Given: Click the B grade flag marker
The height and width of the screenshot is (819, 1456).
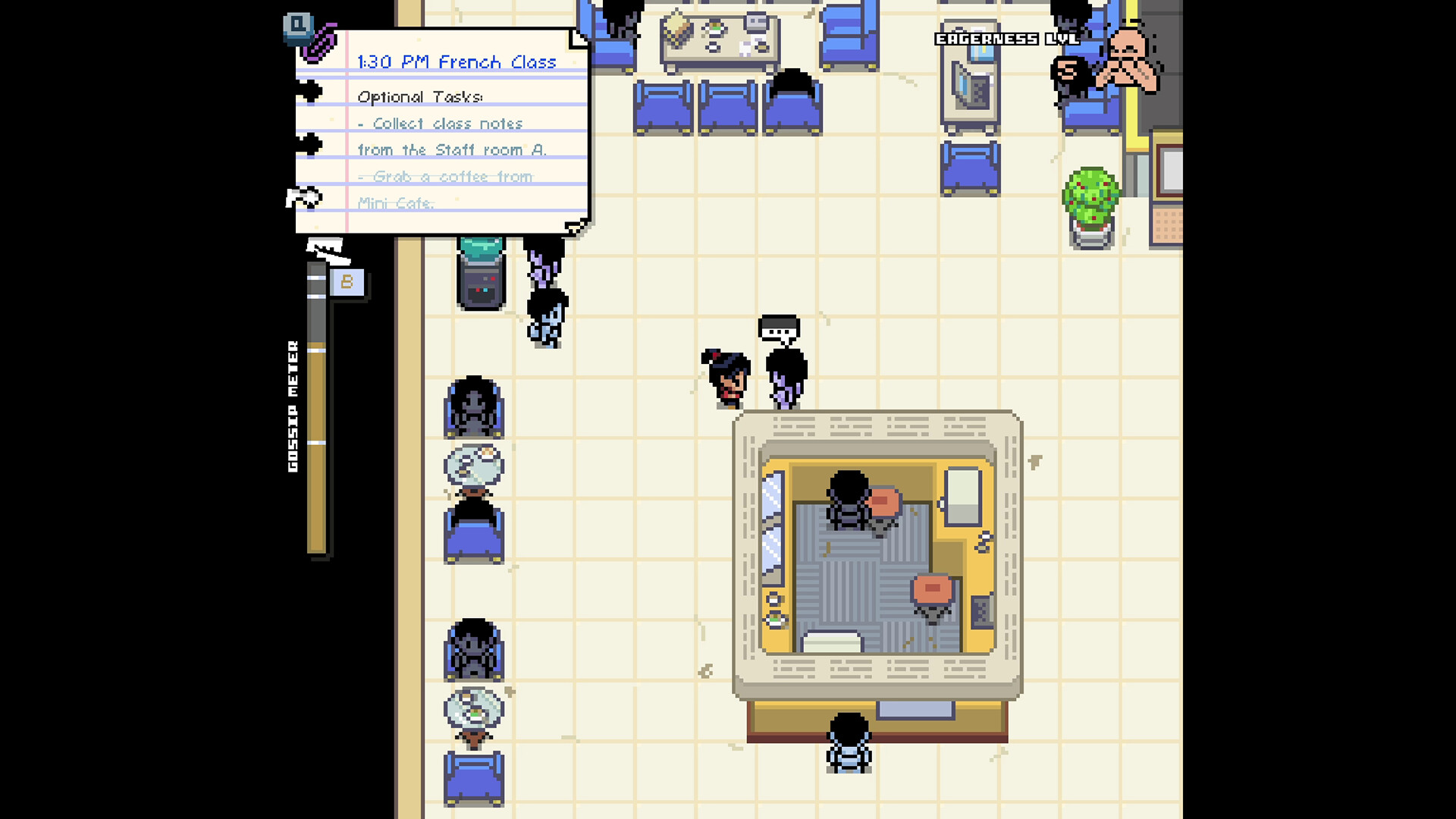Looking at the screenshot, I should point(348,282).
